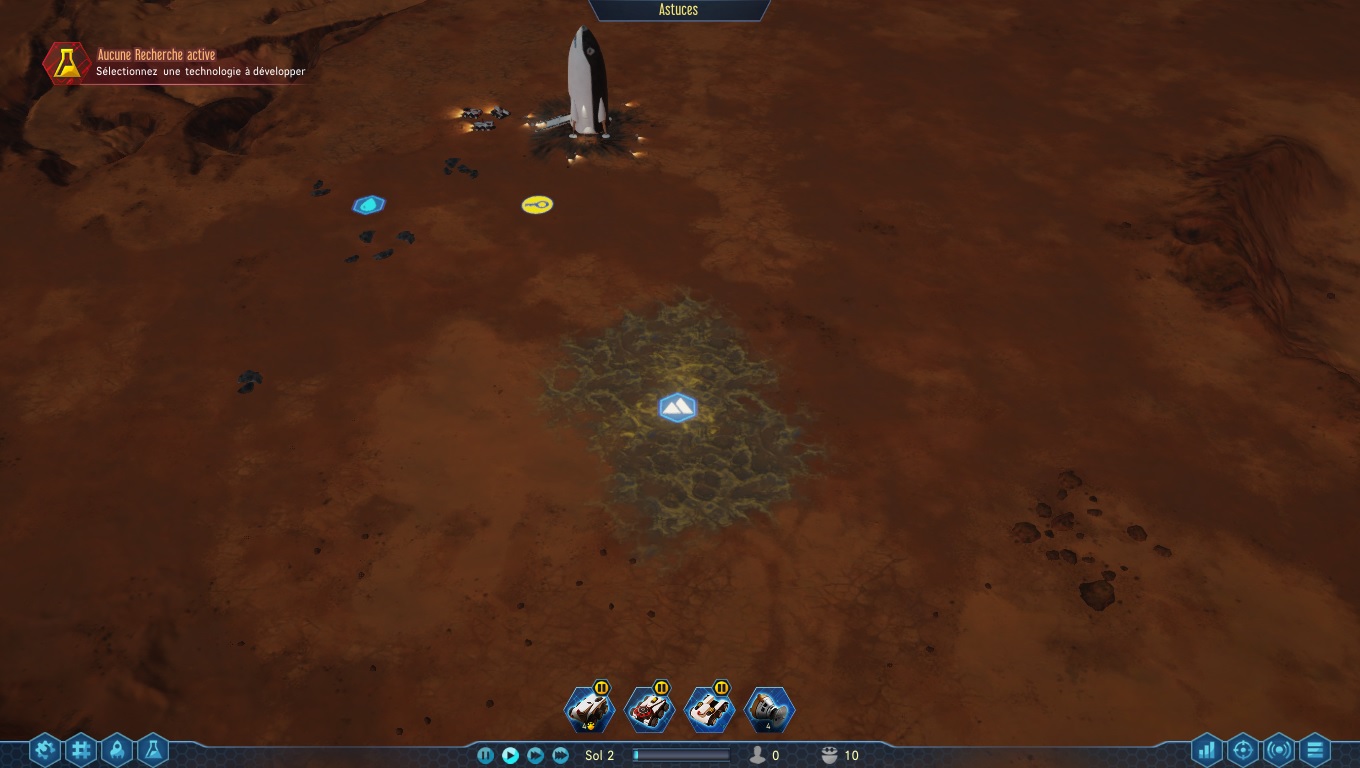Select the yellow power marker near the rocket
1360x768 pixels.
coord(536,204)
